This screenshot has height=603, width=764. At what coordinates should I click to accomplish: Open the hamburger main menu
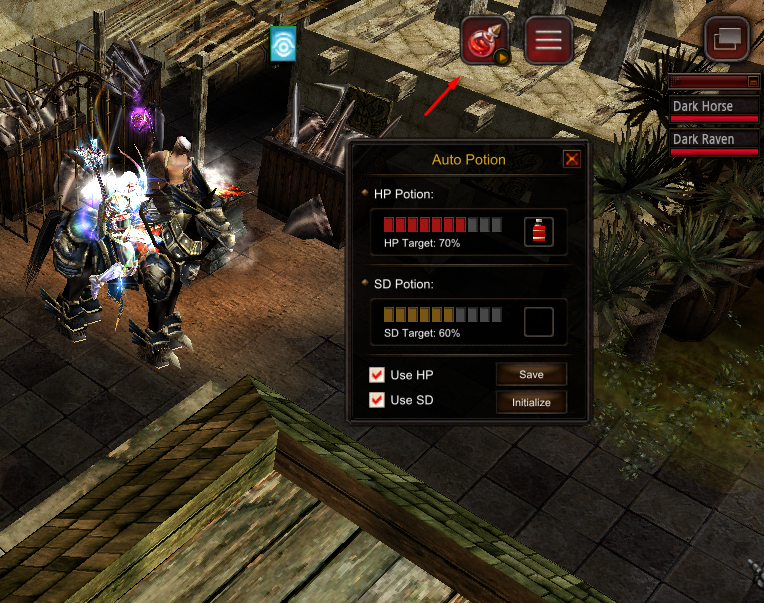click(x=549, y=41)
